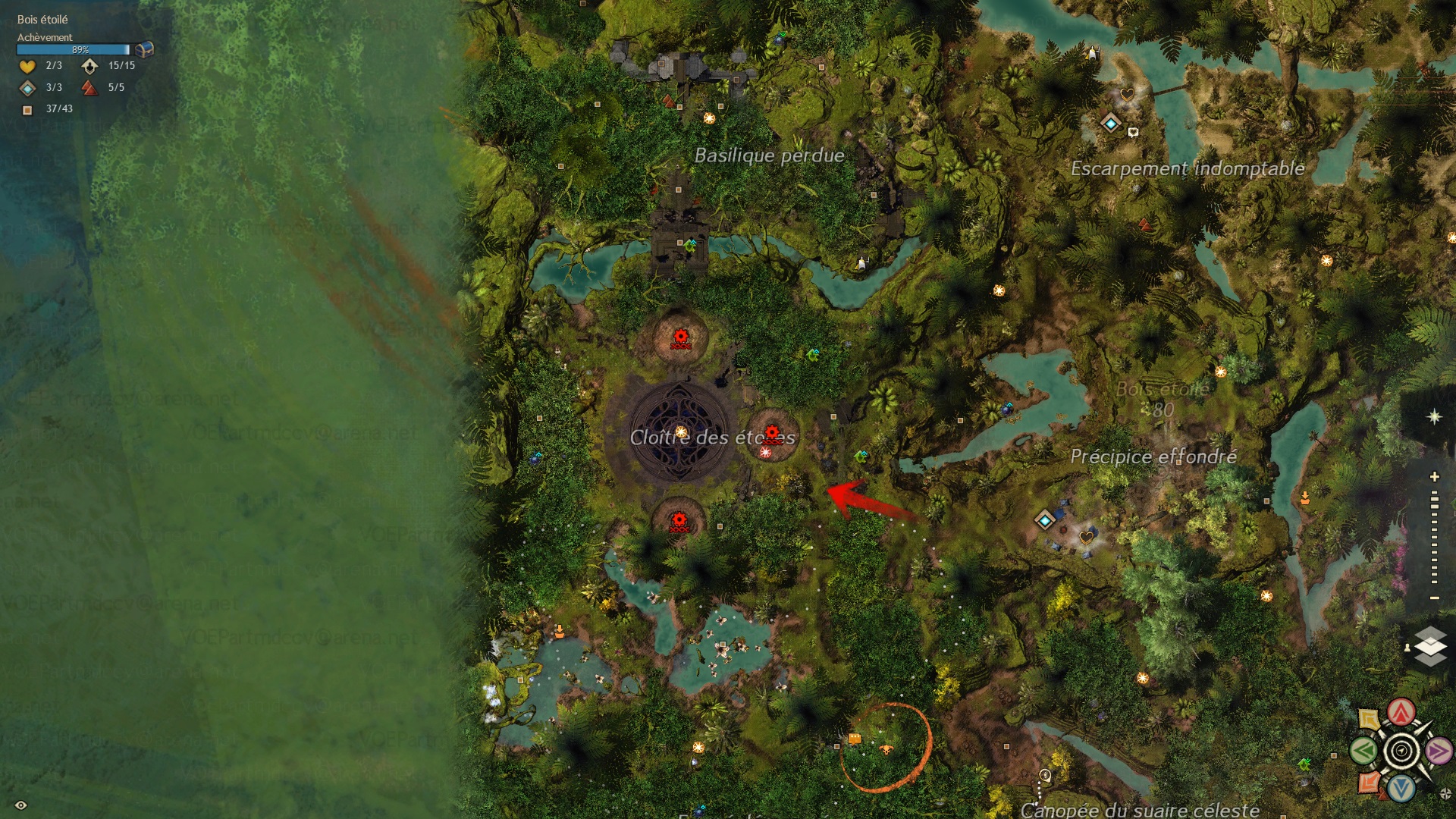Click the empty heart marker near Escarpement indomptable
Screen dimensions: 1456x819
(1127, 95)
